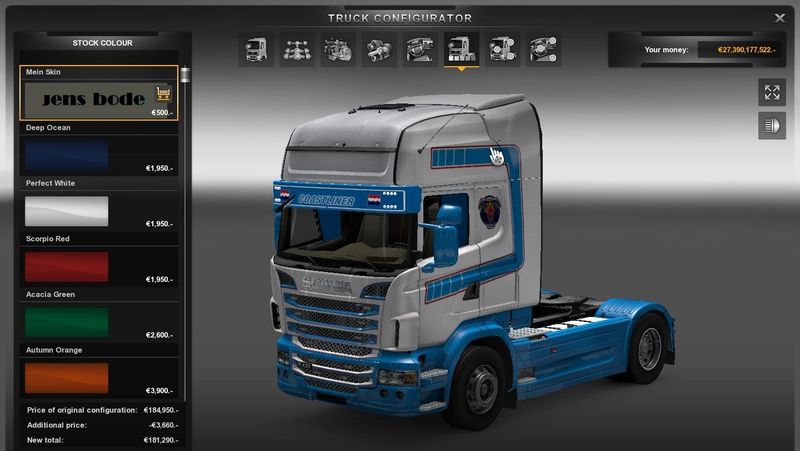Open the exterior accessories tab
800x451 pixels.
(501, 49)
